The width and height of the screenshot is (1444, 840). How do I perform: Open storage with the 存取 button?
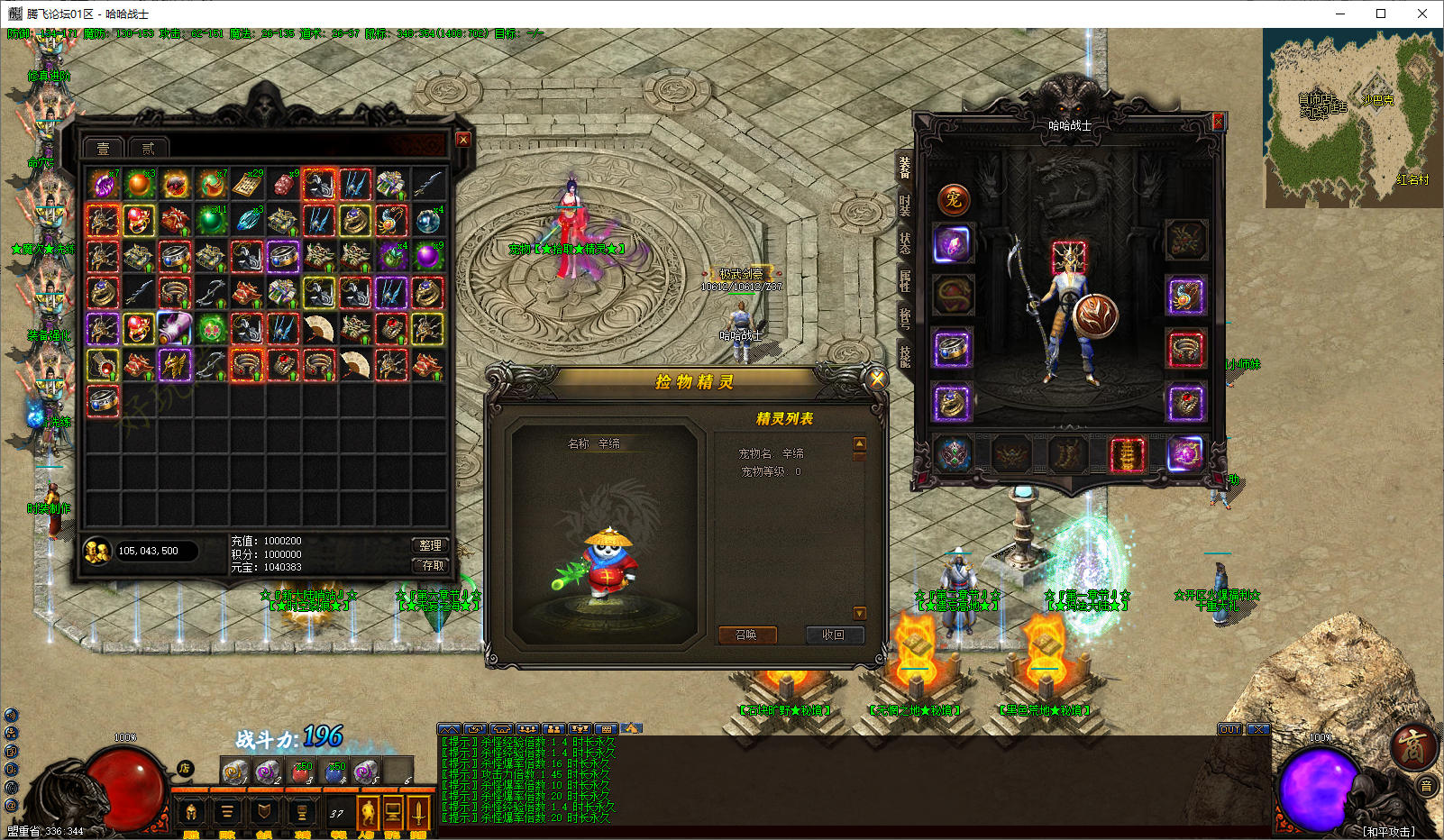[x=430, y=565]
